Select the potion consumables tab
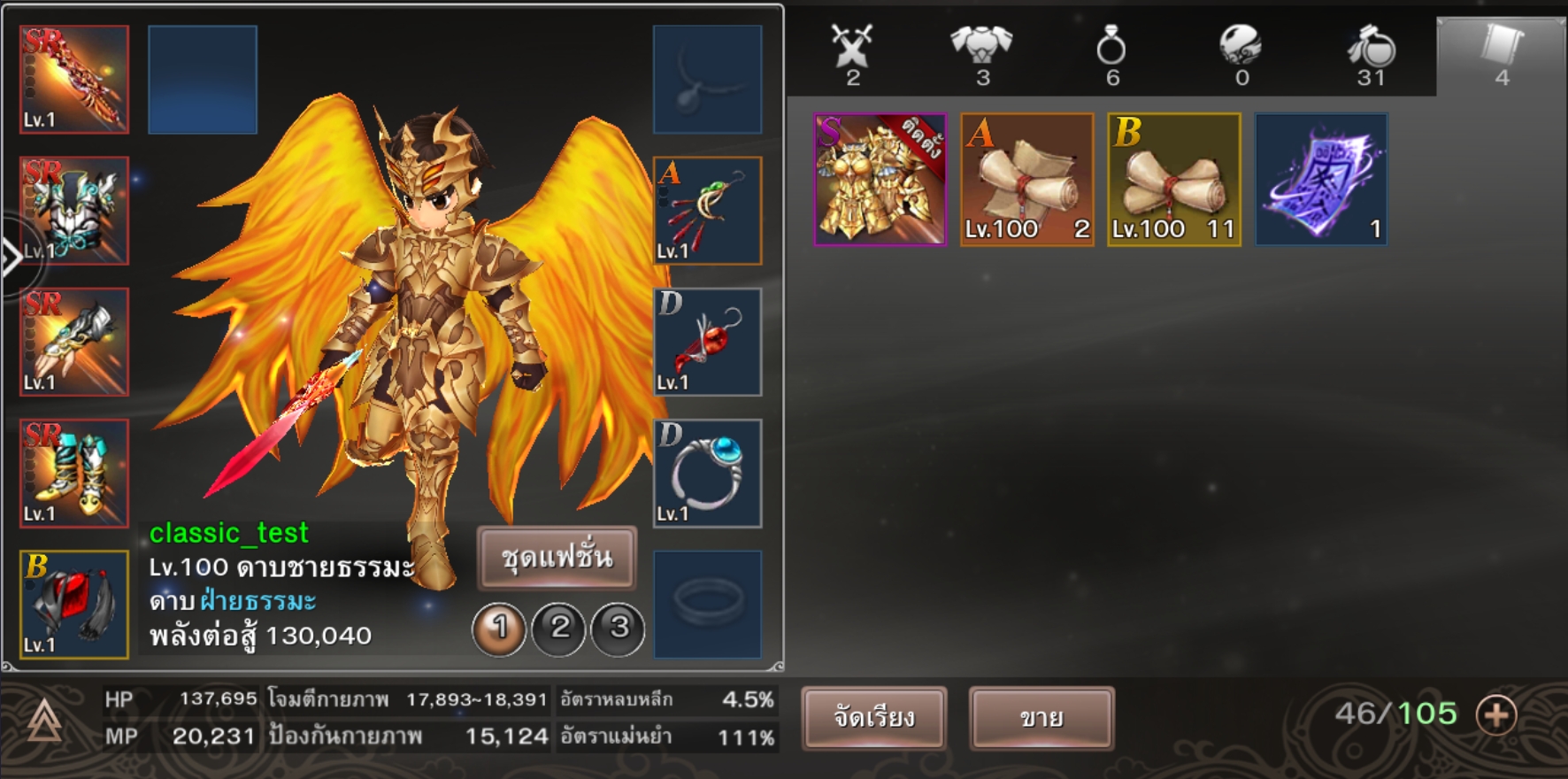 (1371, 53)
